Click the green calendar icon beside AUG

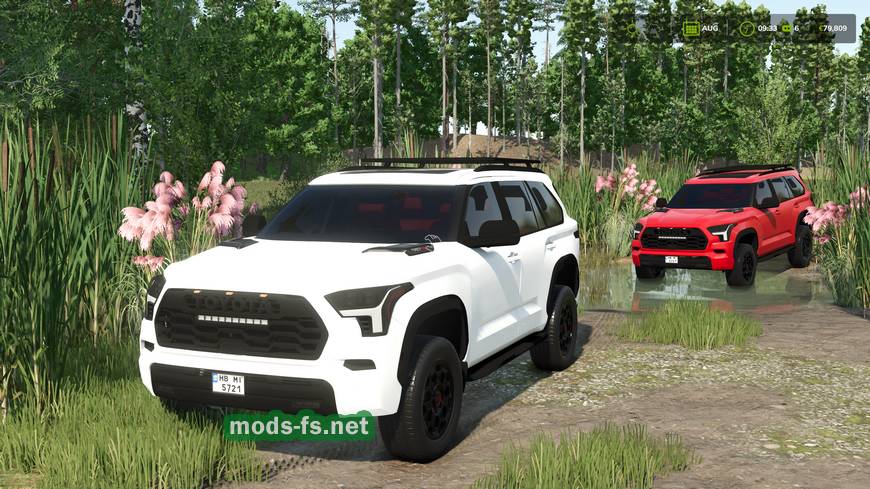pos(691,28)
